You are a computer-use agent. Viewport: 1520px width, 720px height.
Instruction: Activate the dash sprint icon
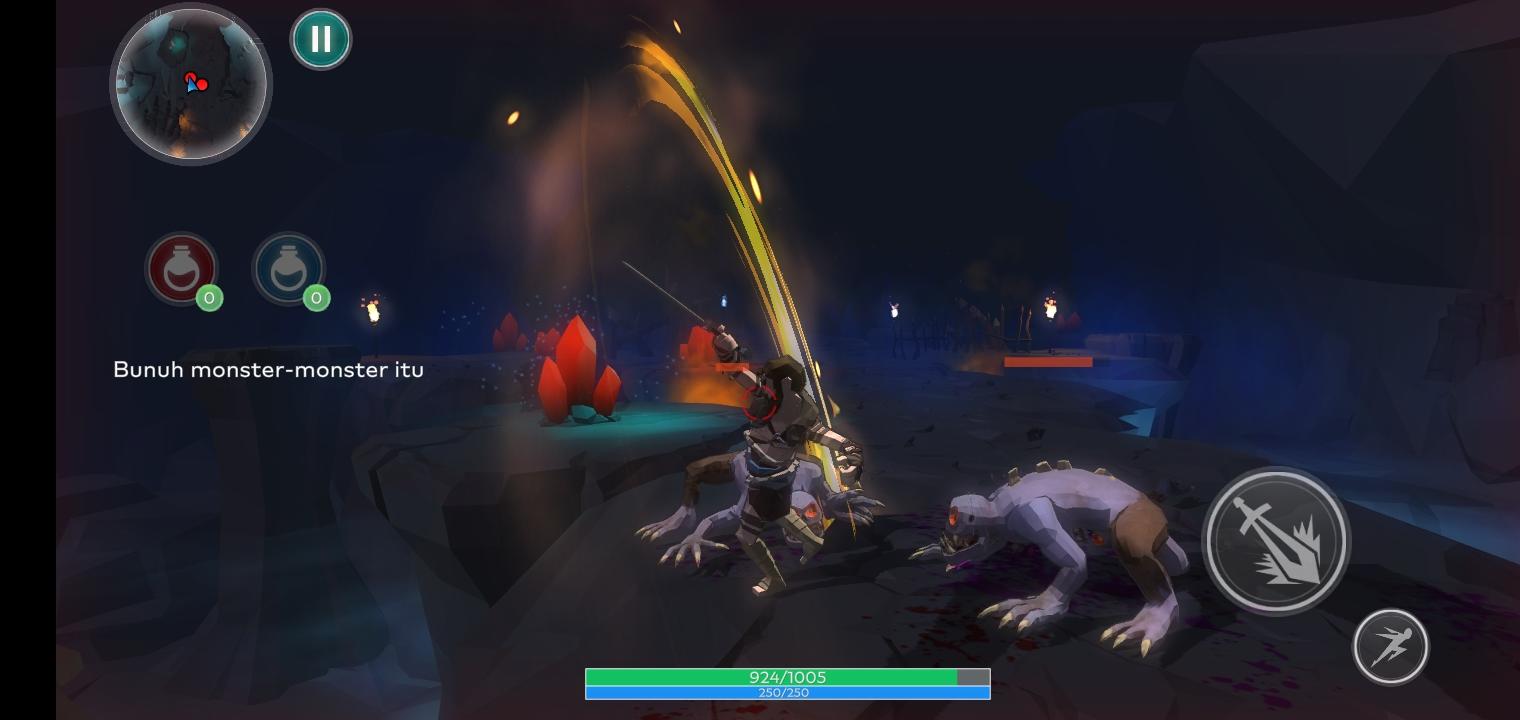[x=1389, y=646]
